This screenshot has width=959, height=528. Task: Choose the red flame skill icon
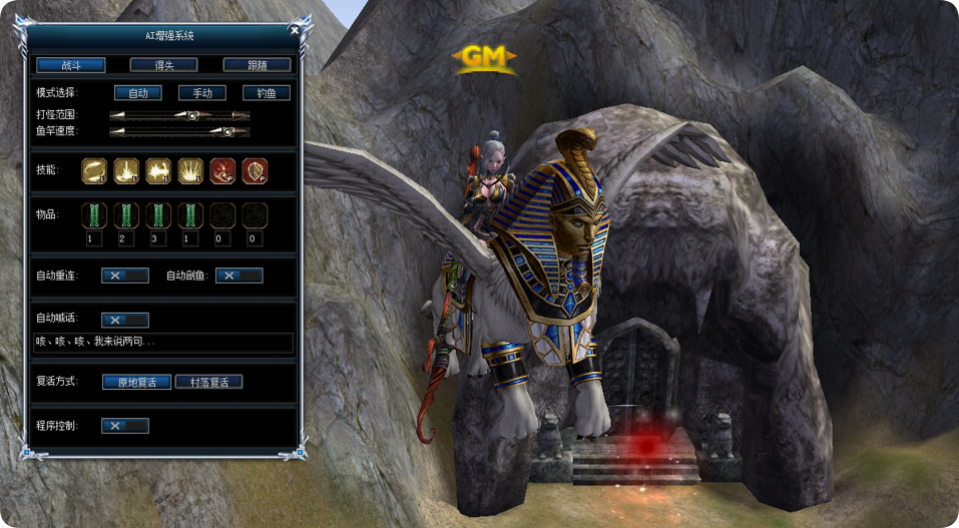222,171
